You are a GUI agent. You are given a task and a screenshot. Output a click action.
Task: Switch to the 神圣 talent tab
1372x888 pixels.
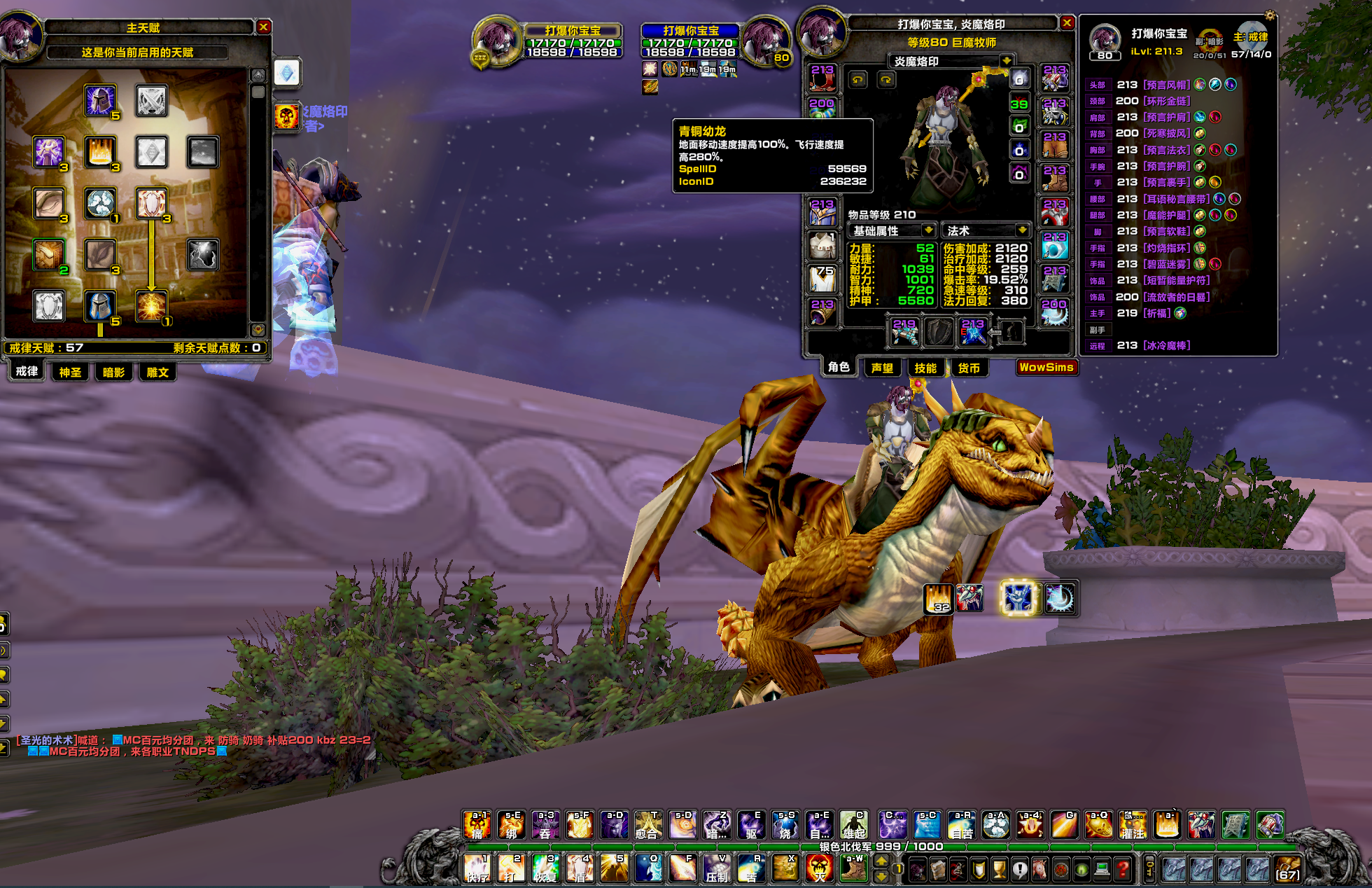coord(70,372)
